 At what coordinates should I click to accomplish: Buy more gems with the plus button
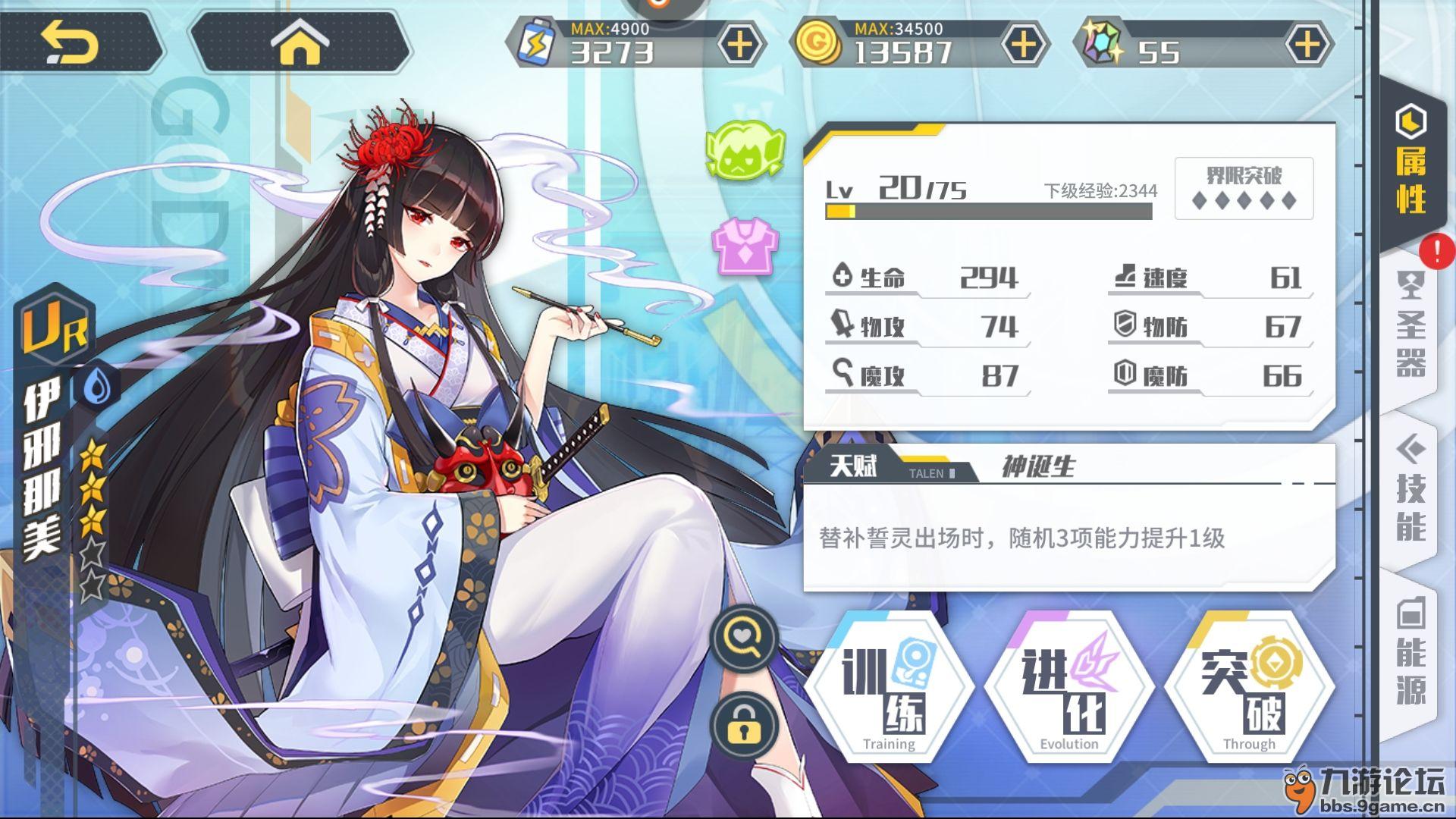click(x=1307, y=44)
